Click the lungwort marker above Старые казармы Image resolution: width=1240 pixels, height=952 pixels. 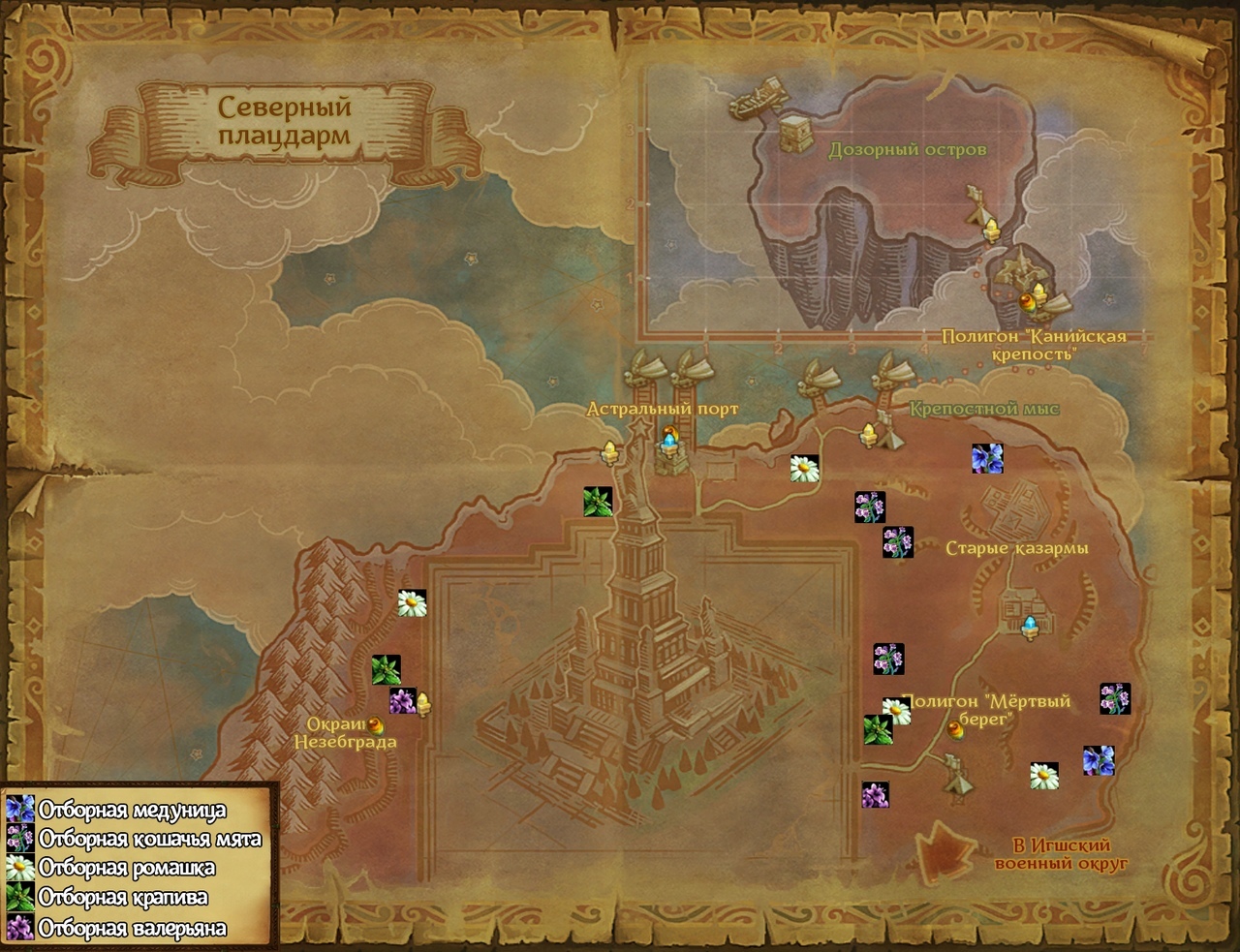tap(987, 458)
